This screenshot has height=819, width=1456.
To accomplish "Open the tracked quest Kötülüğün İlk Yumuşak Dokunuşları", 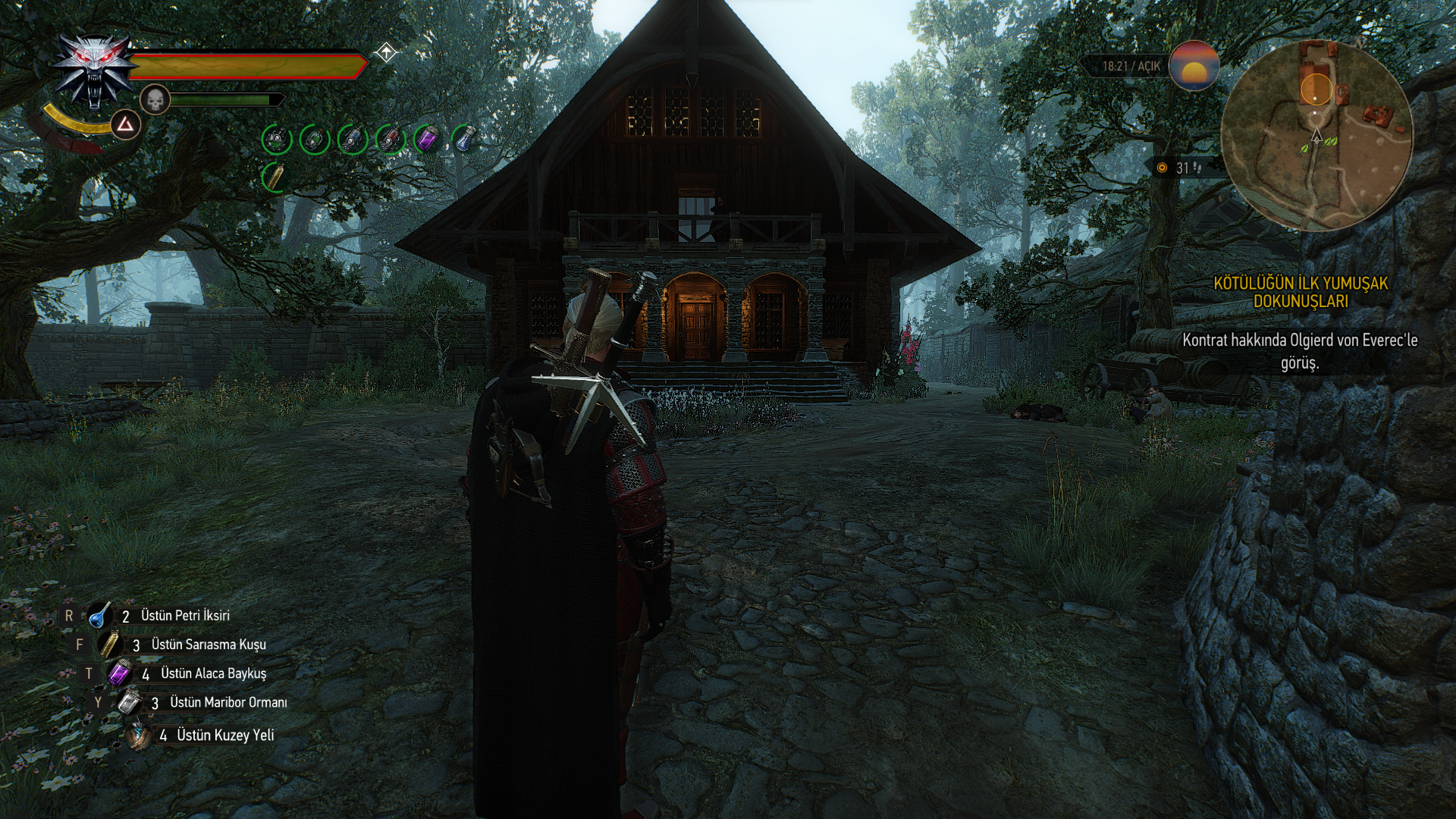I will [1301, 293].
